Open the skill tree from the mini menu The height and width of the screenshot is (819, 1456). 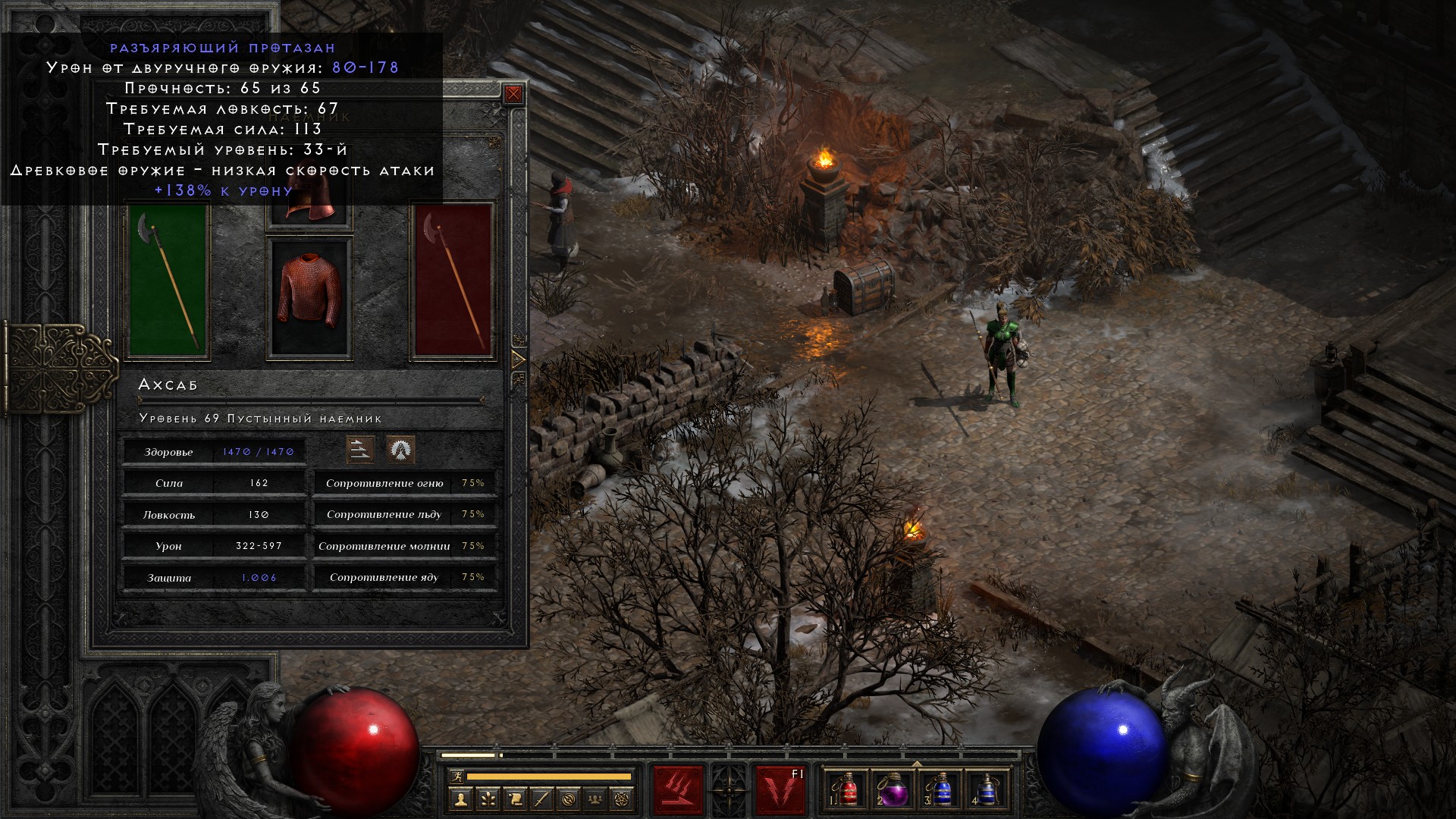[488, 799]
